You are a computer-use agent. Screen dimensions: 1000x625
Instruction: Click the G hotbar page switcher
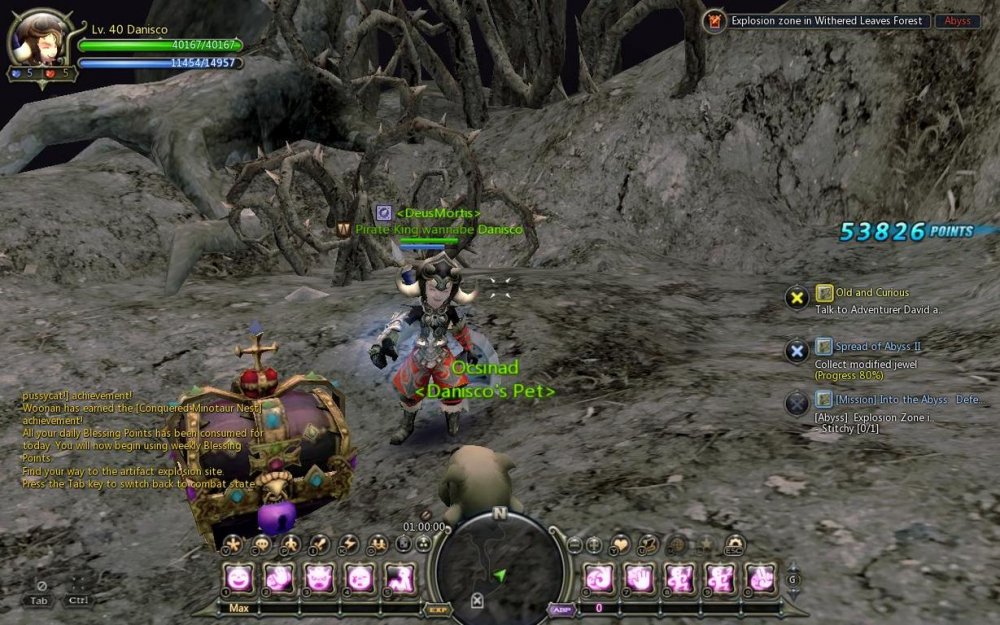pyautogui.click(x=793, y=579)
